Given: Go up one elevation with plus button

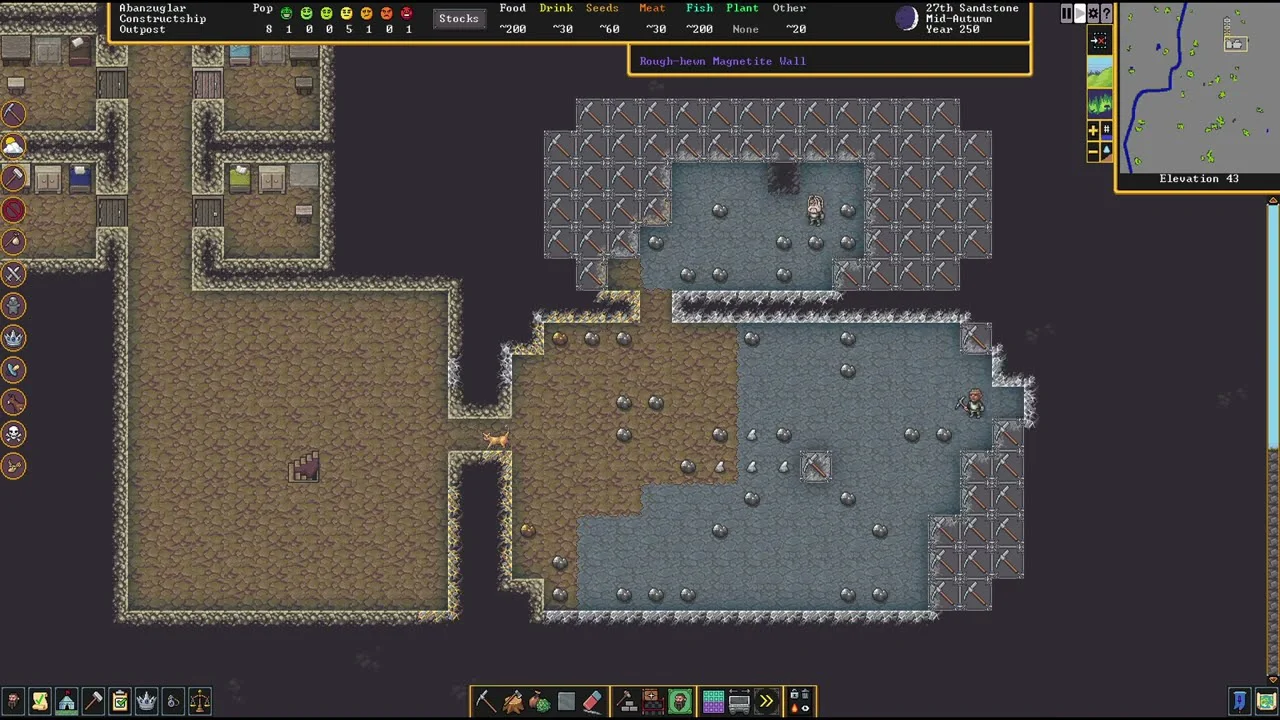Looking at the screenshot, I should [1093, 130].
